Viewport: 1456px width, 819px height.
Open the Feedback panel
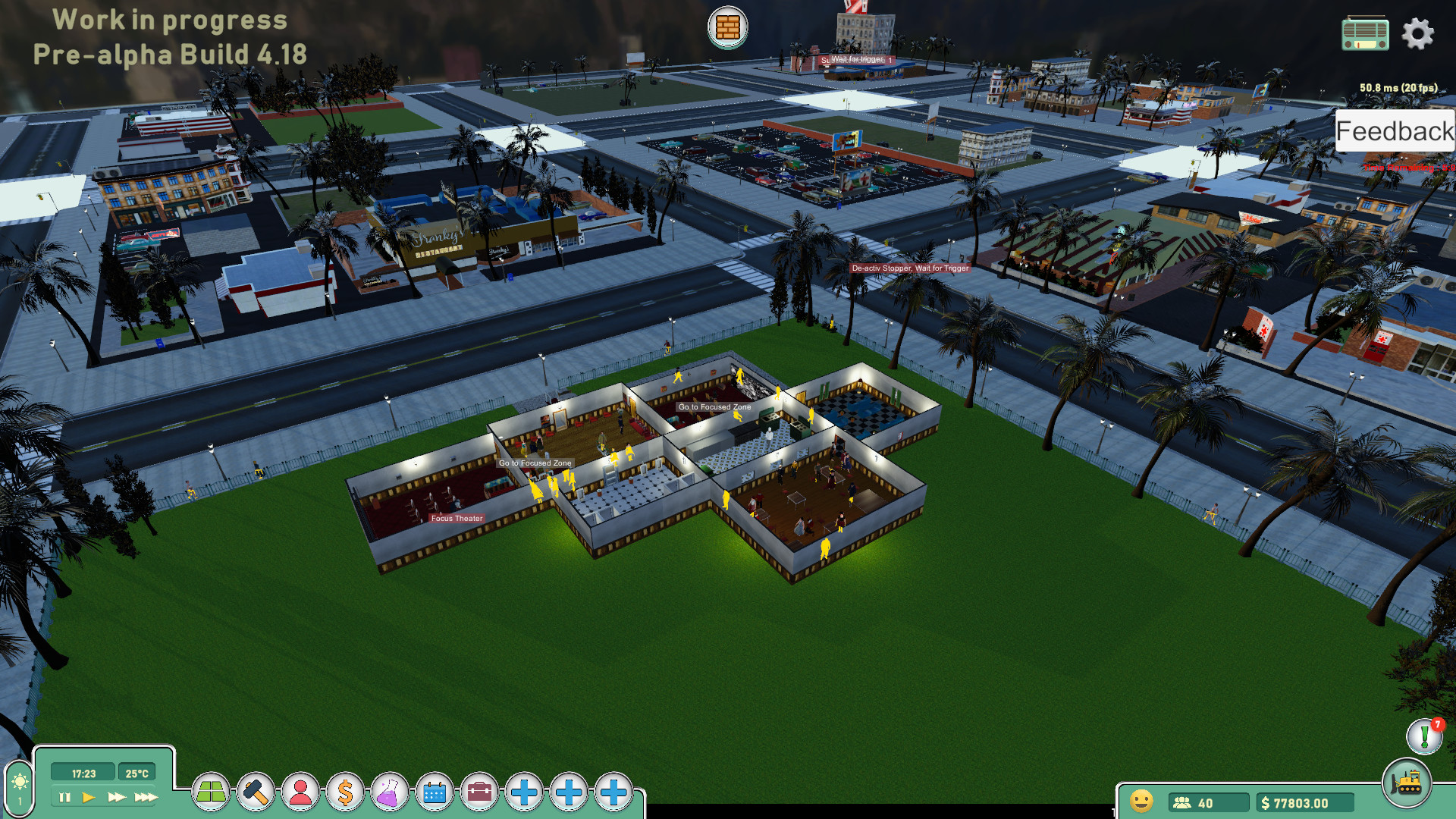pos(1395,130)
